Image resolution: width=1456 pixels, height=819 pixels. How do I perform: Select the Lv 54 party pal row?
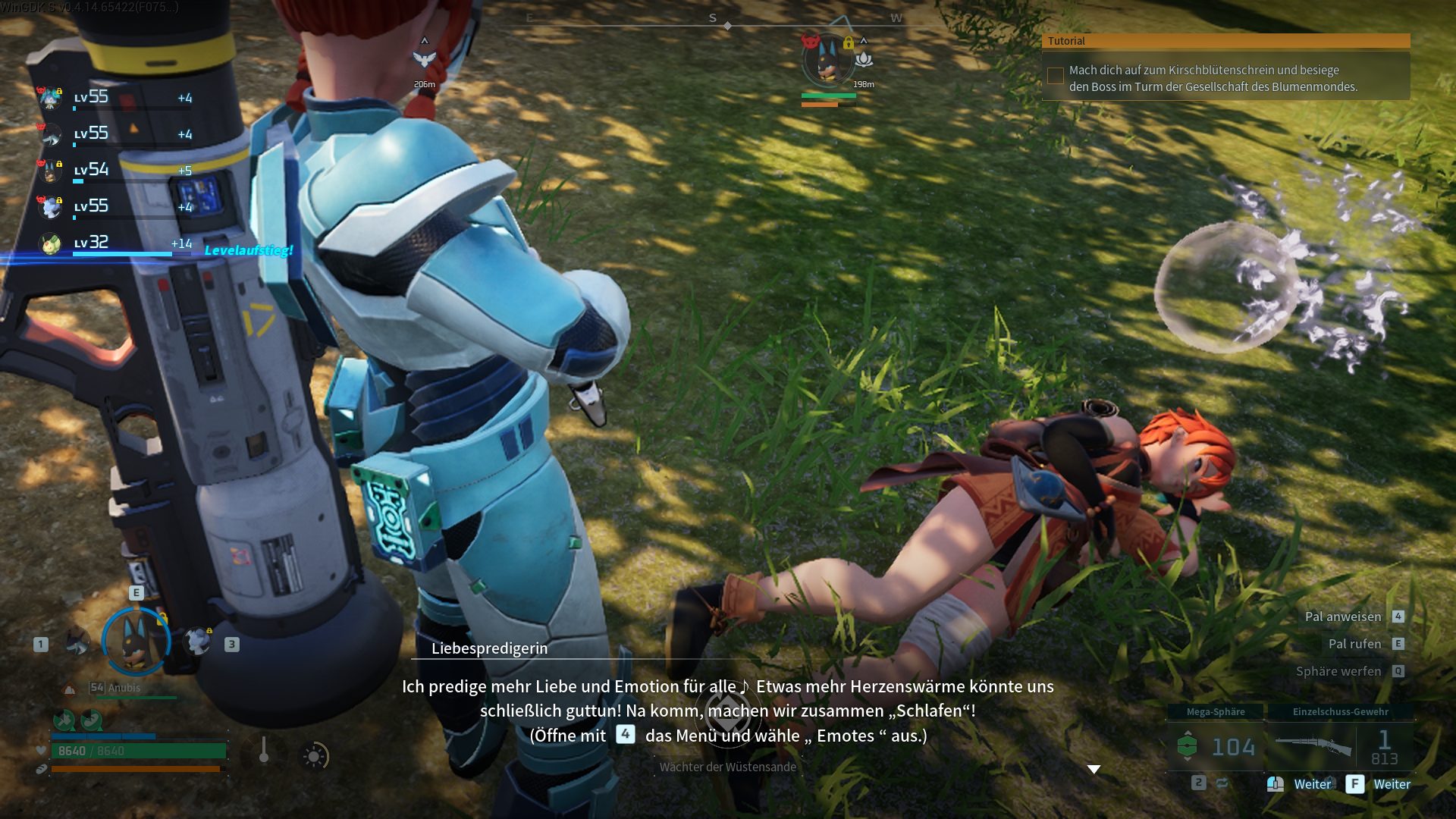coord(114,170)
